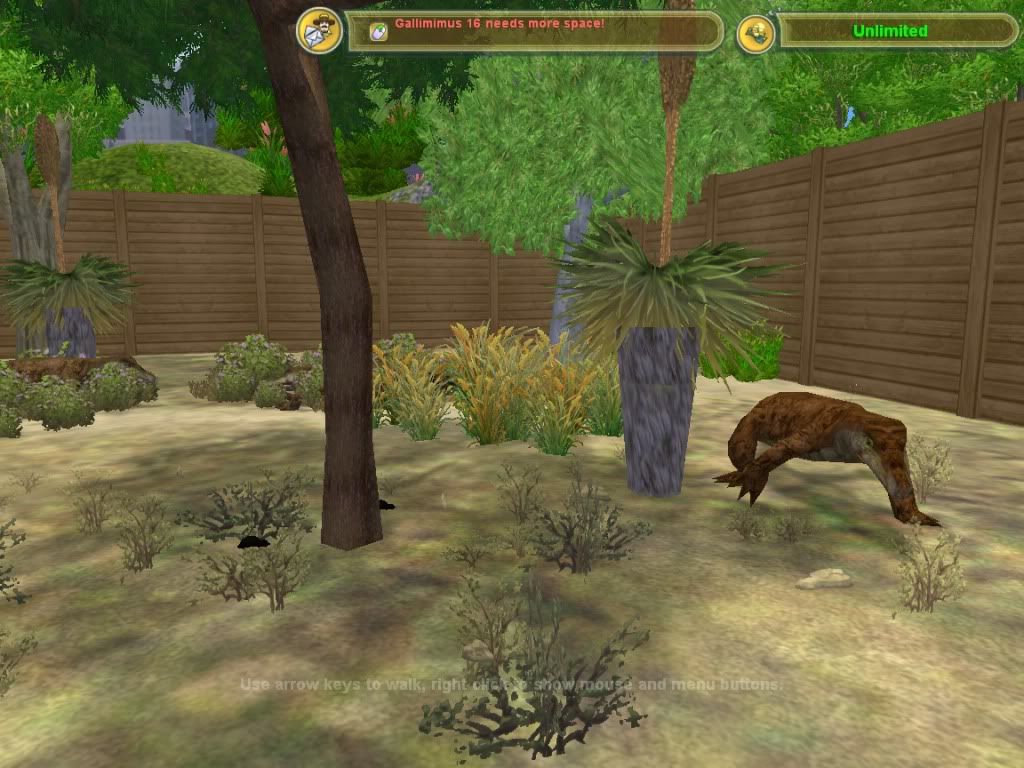1024x768 pixels.
Task: Click the small mouse icon beside the alert
Action: tap(378, 32)
